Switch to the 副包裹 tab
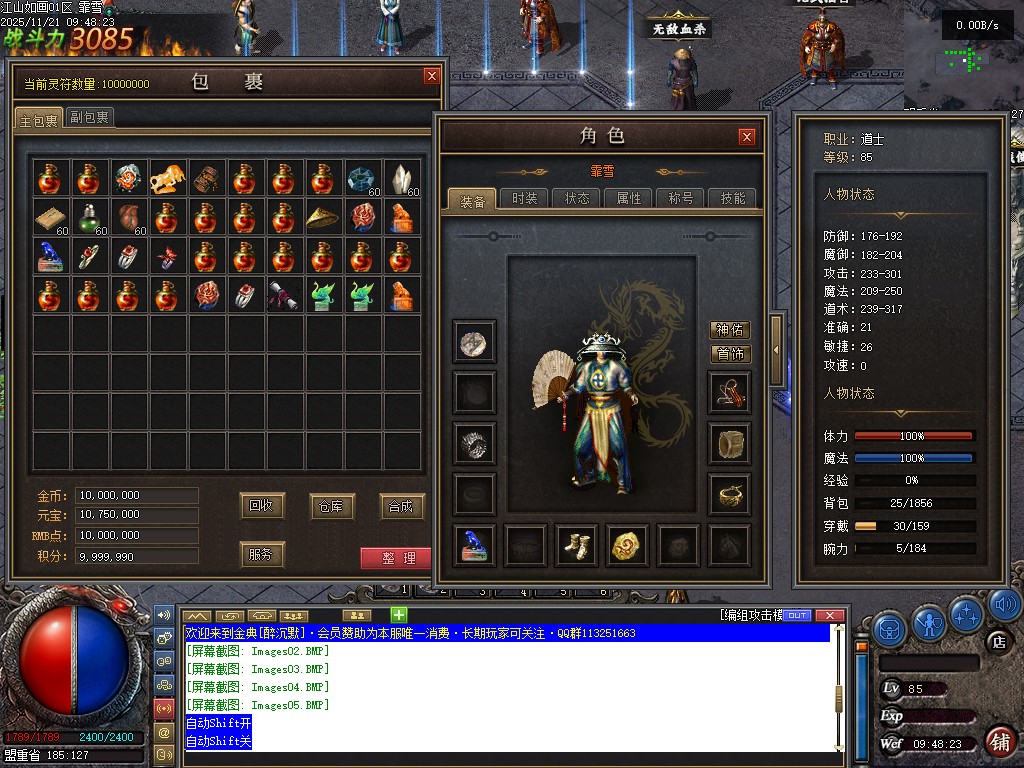Screen dimensions: 1024x768 pyautogui.click(x=90, y=117)
